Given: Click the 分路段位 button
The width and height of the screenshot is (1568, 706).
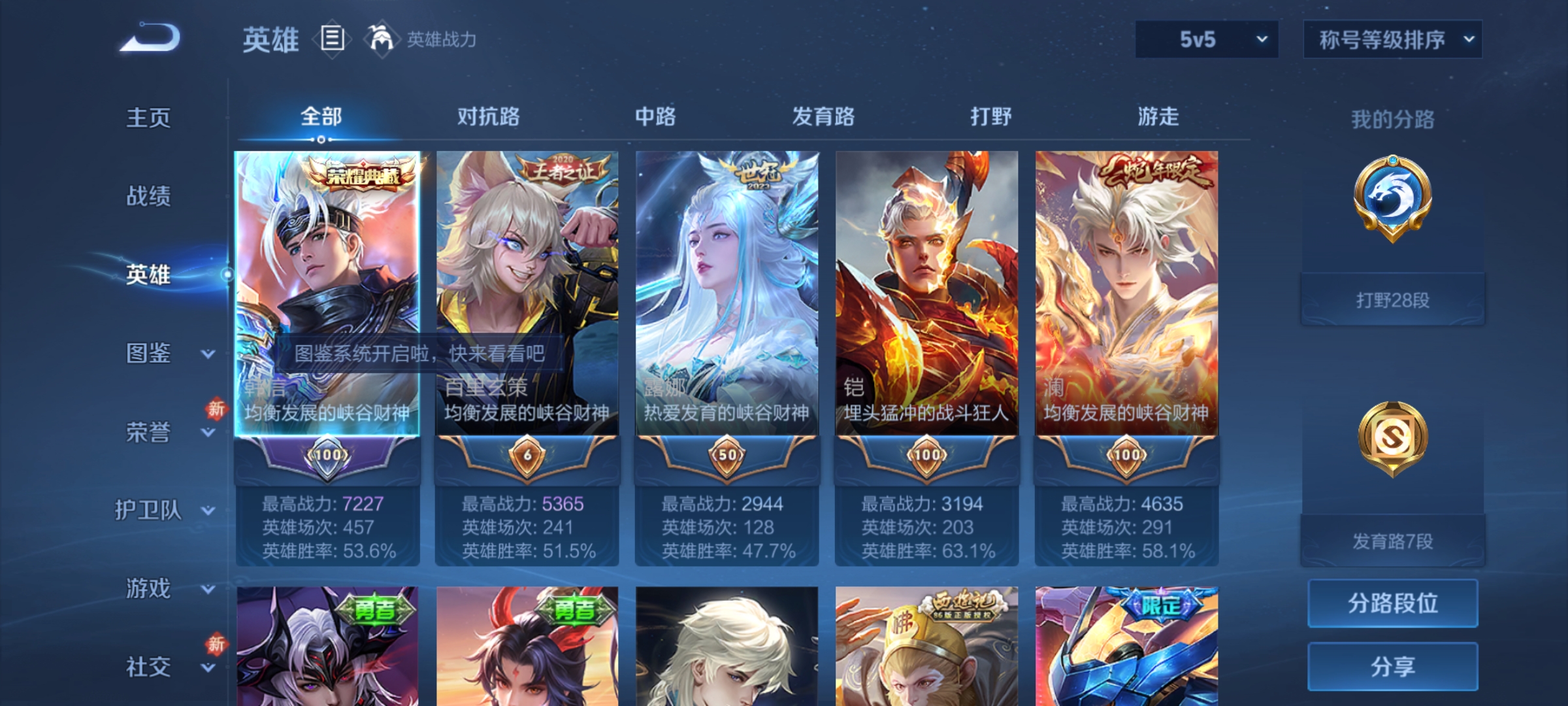Looking at the screenshot, I should pos(1393,605).
